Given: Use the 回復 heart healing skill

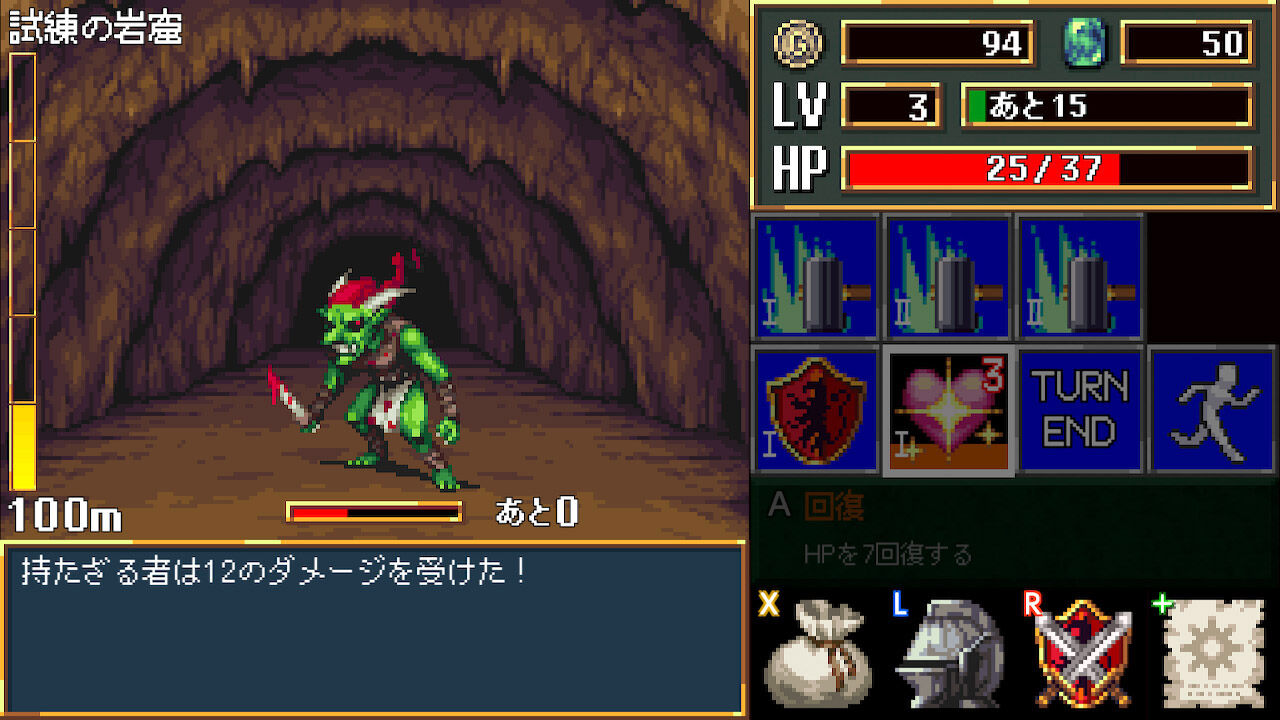Looking at the screenshot, I should 948,410.
